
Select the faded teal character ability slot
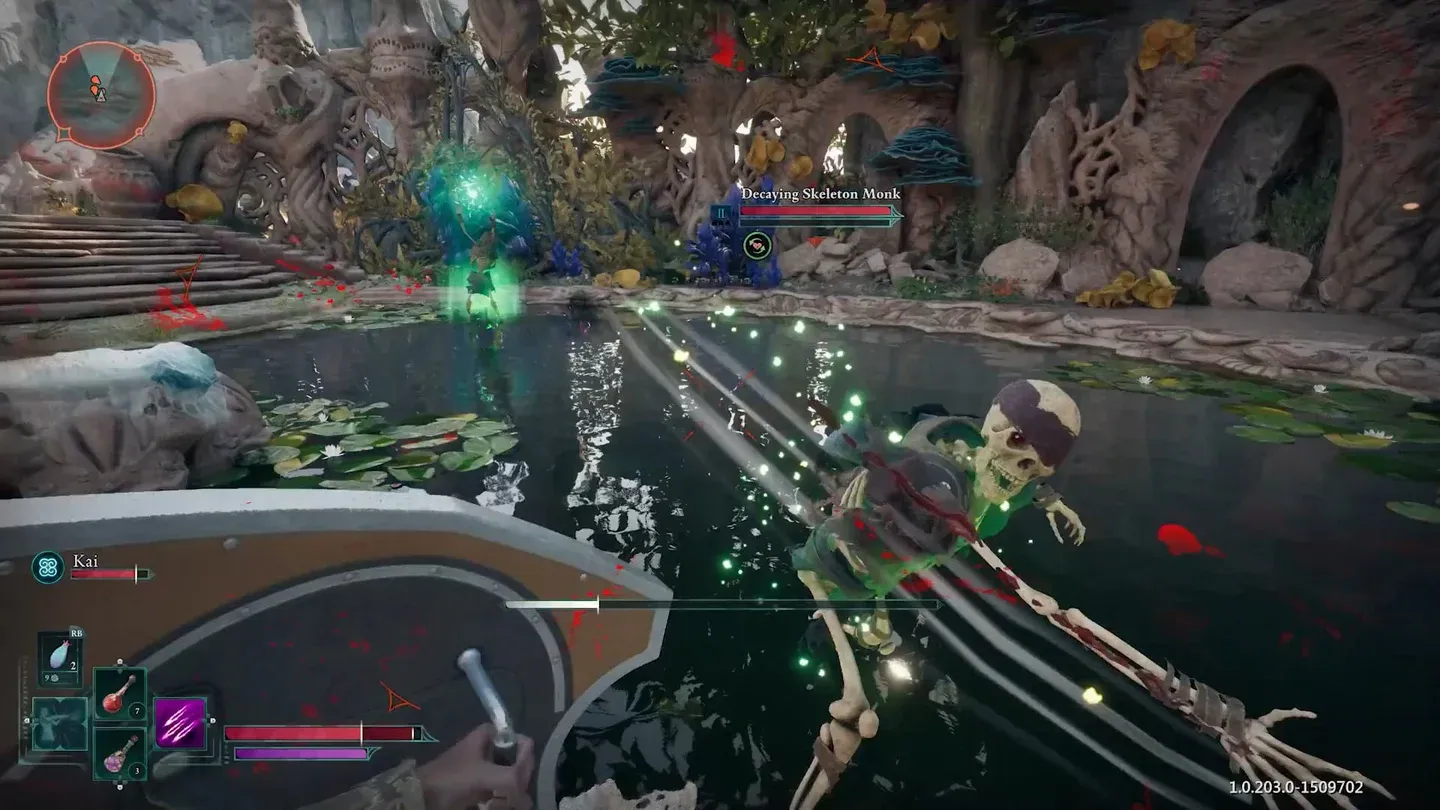pyautogui.click(x=59, y=724)
